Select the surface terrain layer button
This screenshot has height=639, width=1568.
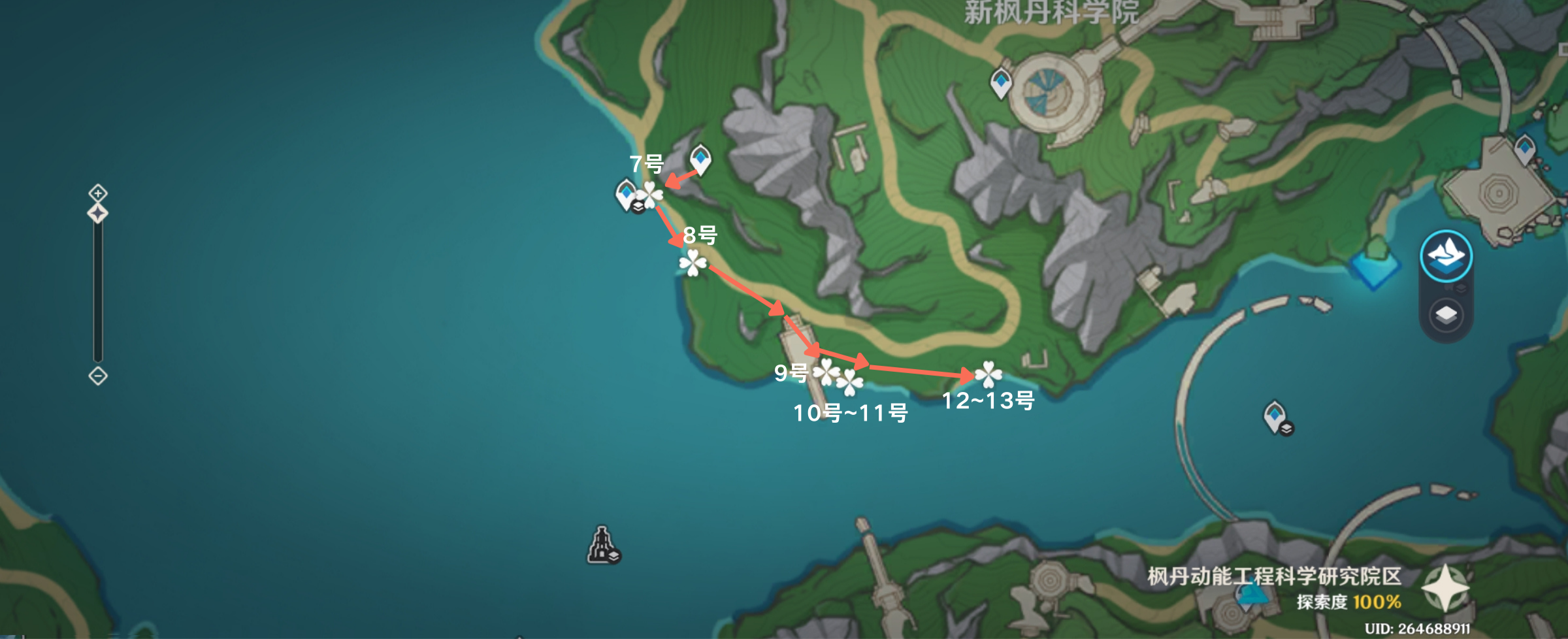1446,255
